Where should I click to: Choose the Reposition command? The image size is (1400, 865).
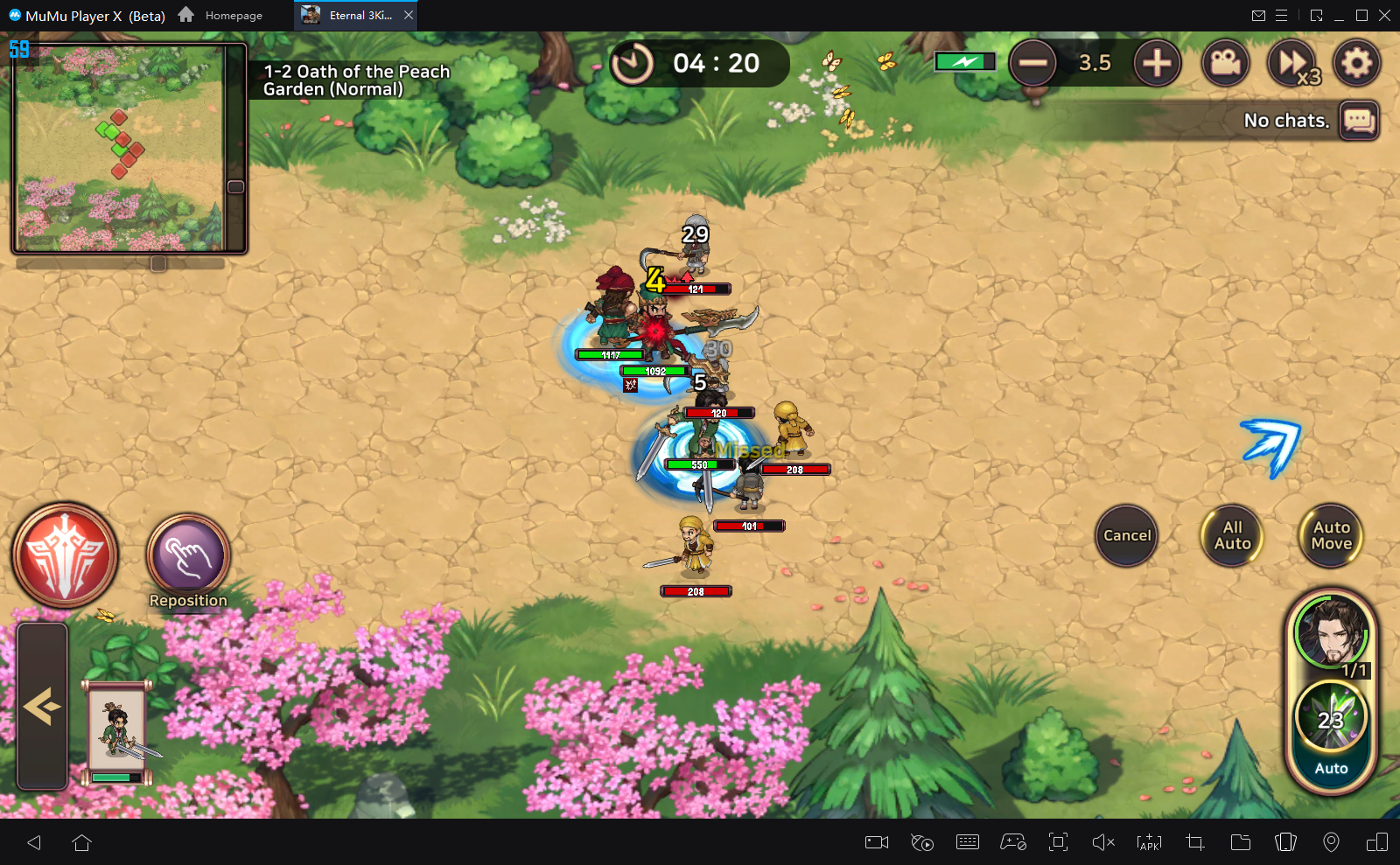click(x=188, y=556)
